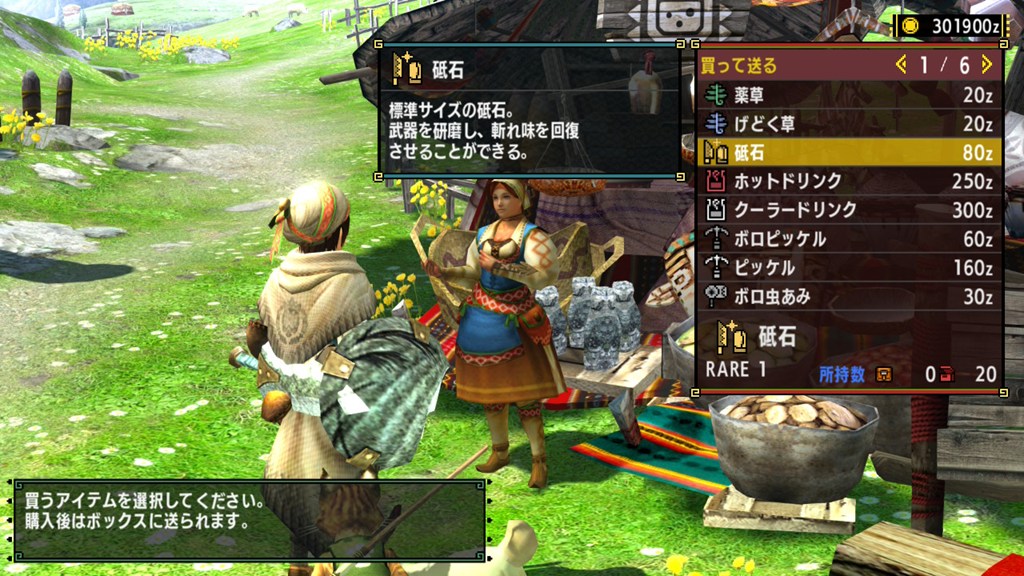Select ピッケル priced at 160z

pos(850,268)
